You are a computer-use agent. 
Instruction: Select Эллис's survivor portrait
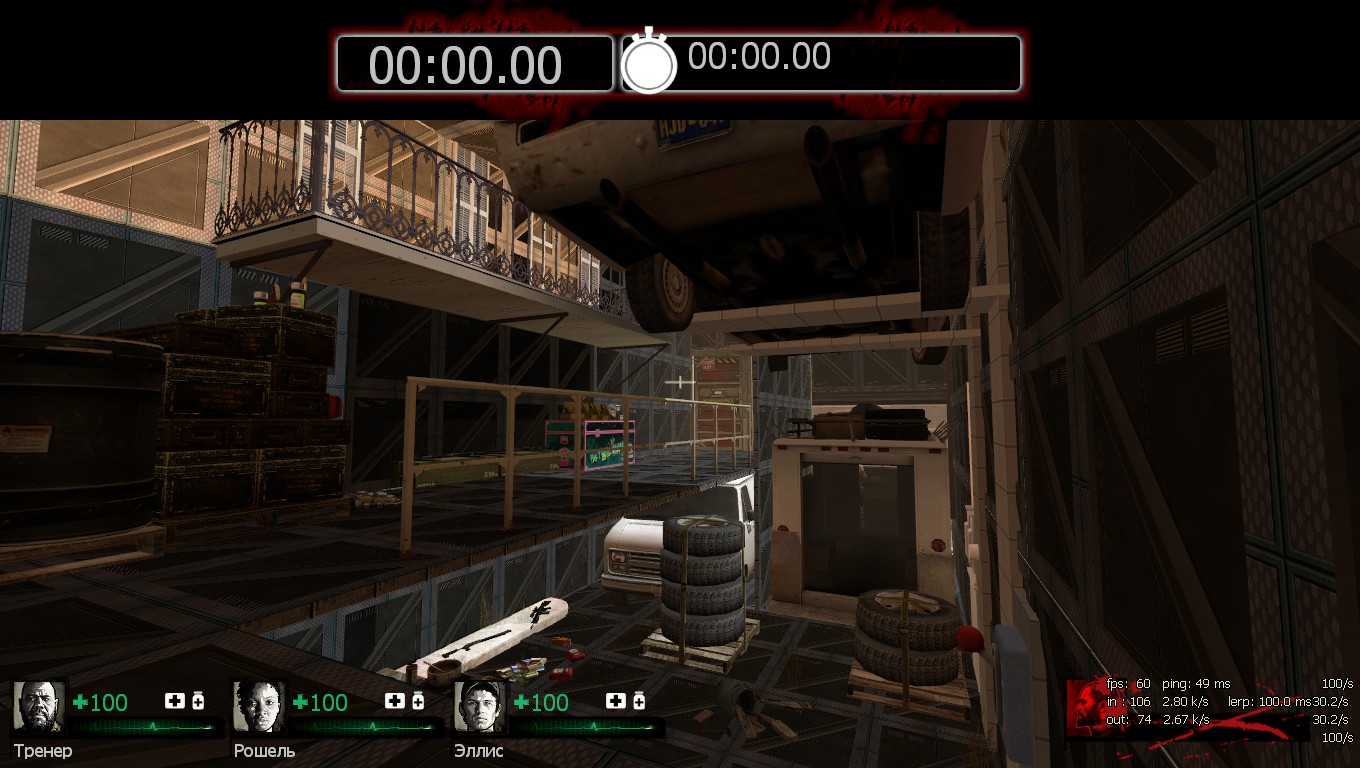click(481, 706)
